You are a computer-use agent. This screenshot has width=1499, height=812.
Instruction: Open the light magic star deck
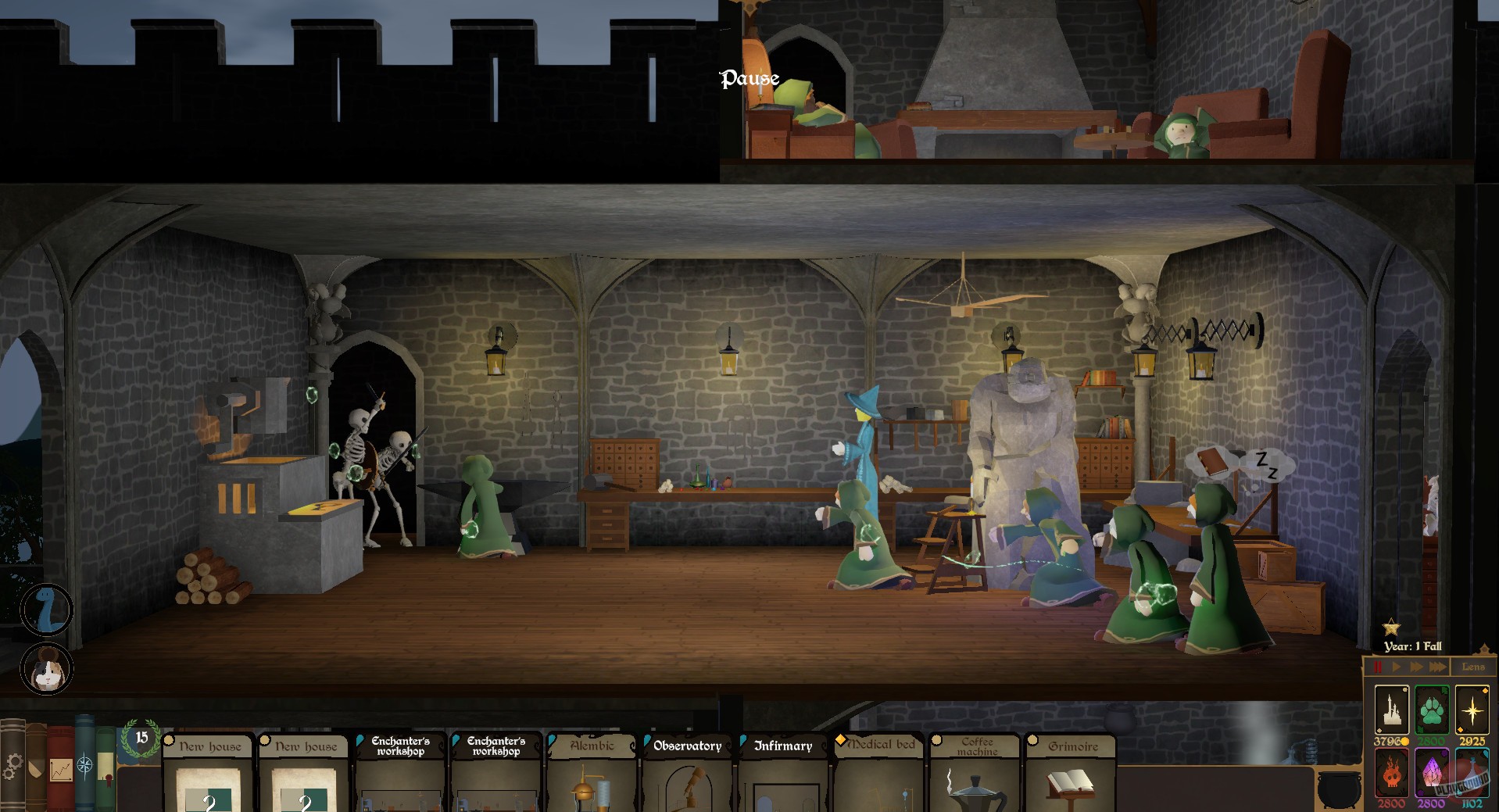[x=1474, y=710]
